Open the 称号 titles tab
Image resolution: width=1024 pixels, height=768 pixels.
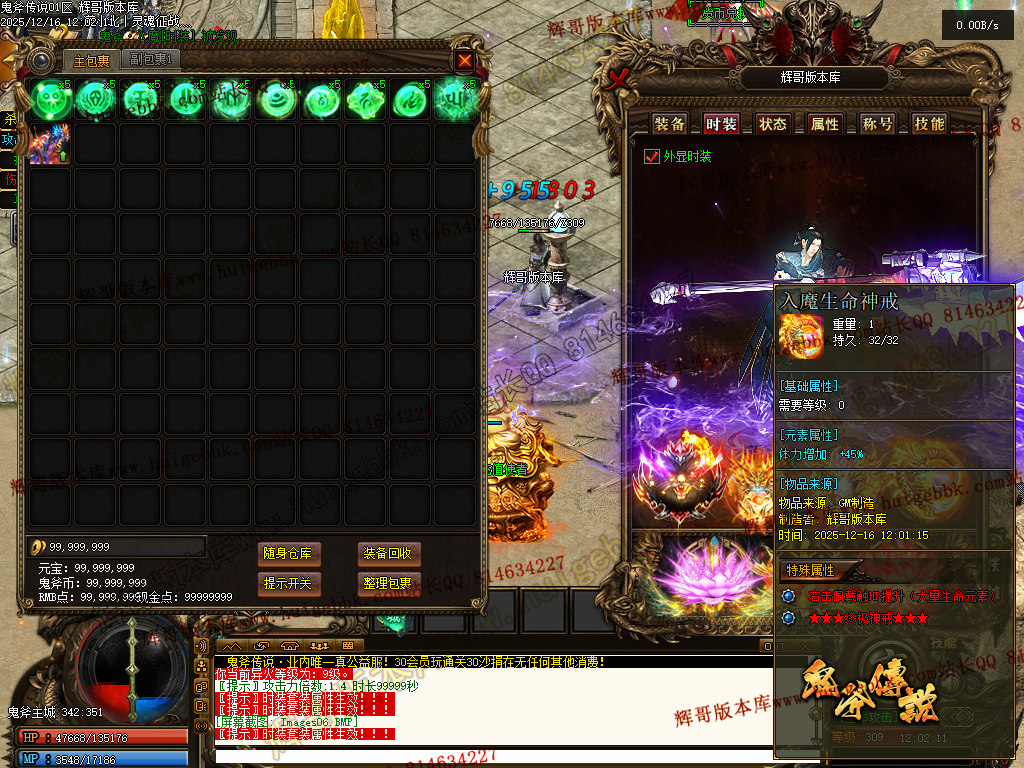click(x=877, y=124)
